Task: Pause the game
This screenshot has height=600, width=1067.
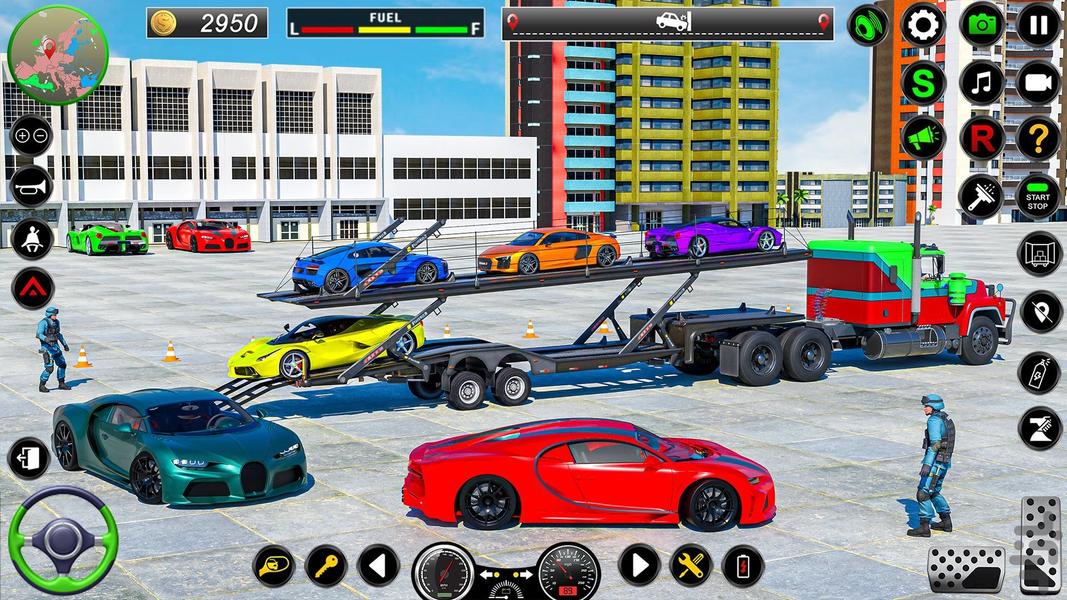Action: [x=1039, y=25]
